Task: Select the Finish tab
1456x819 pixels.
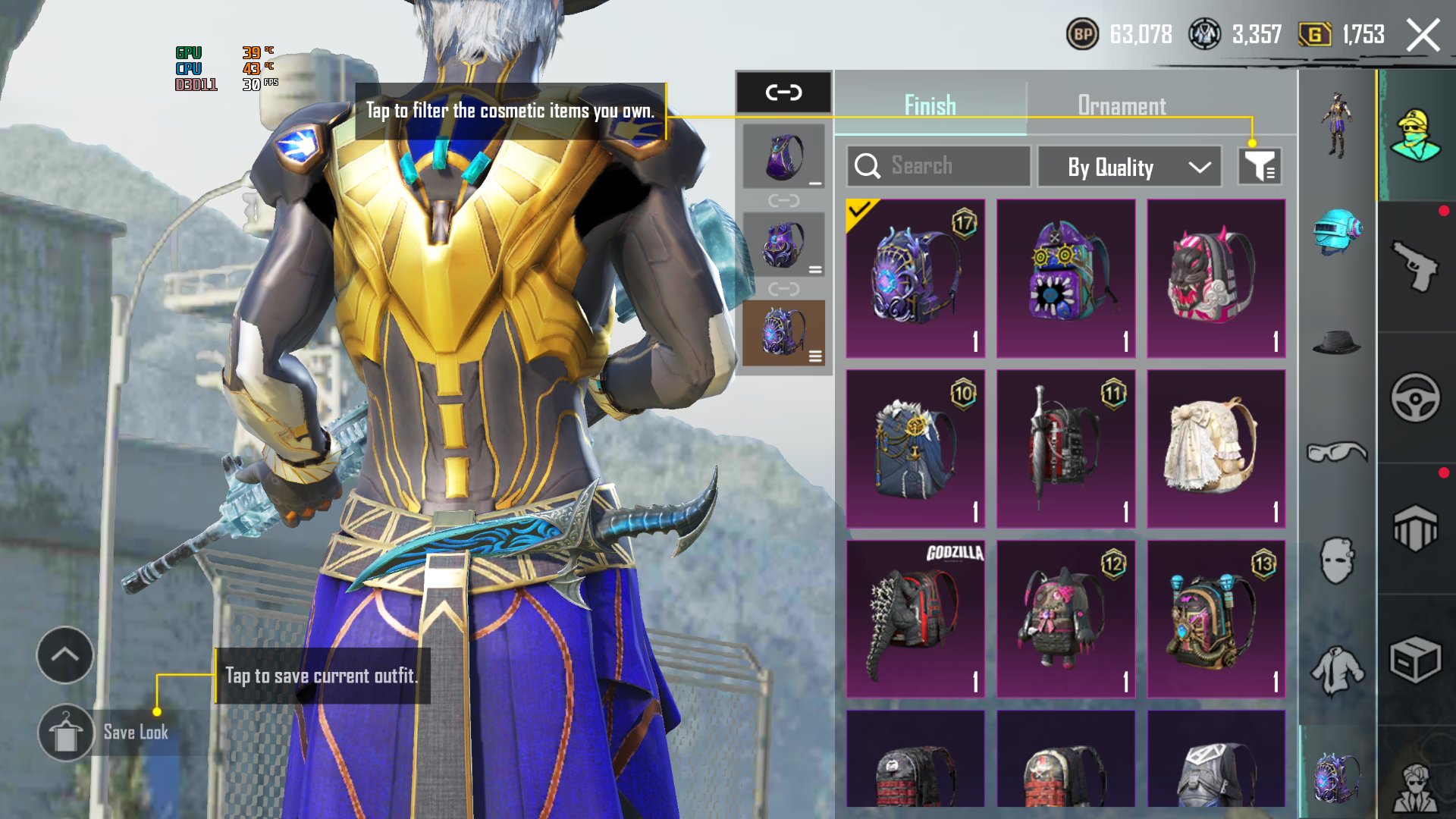Action: click(x=930, y=105)
